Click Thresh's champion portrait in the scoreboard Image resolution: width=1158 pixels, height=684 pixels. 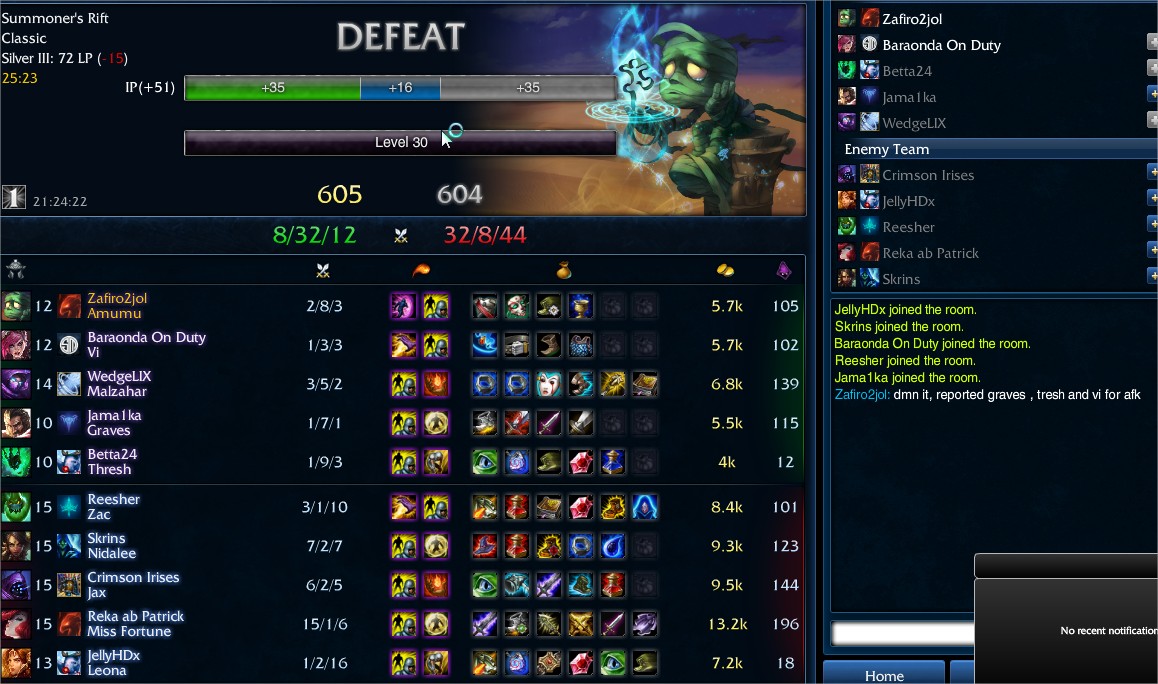(x=15, y=462)
